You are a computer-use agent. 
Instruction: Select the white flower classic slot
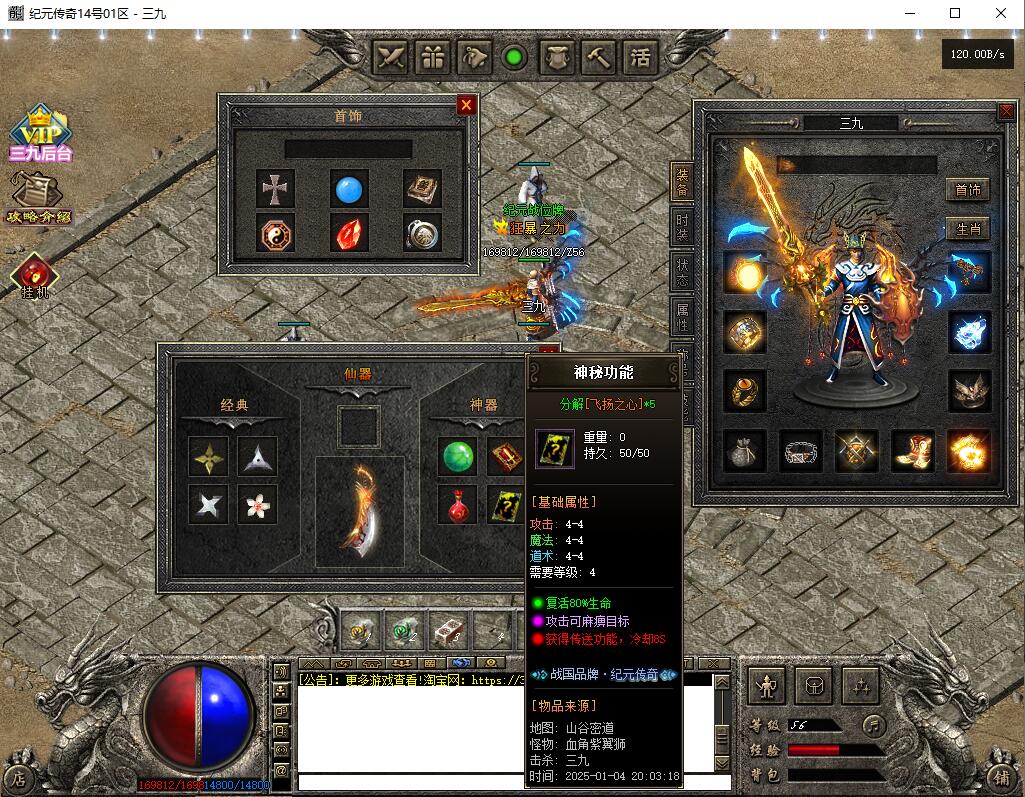258,505
